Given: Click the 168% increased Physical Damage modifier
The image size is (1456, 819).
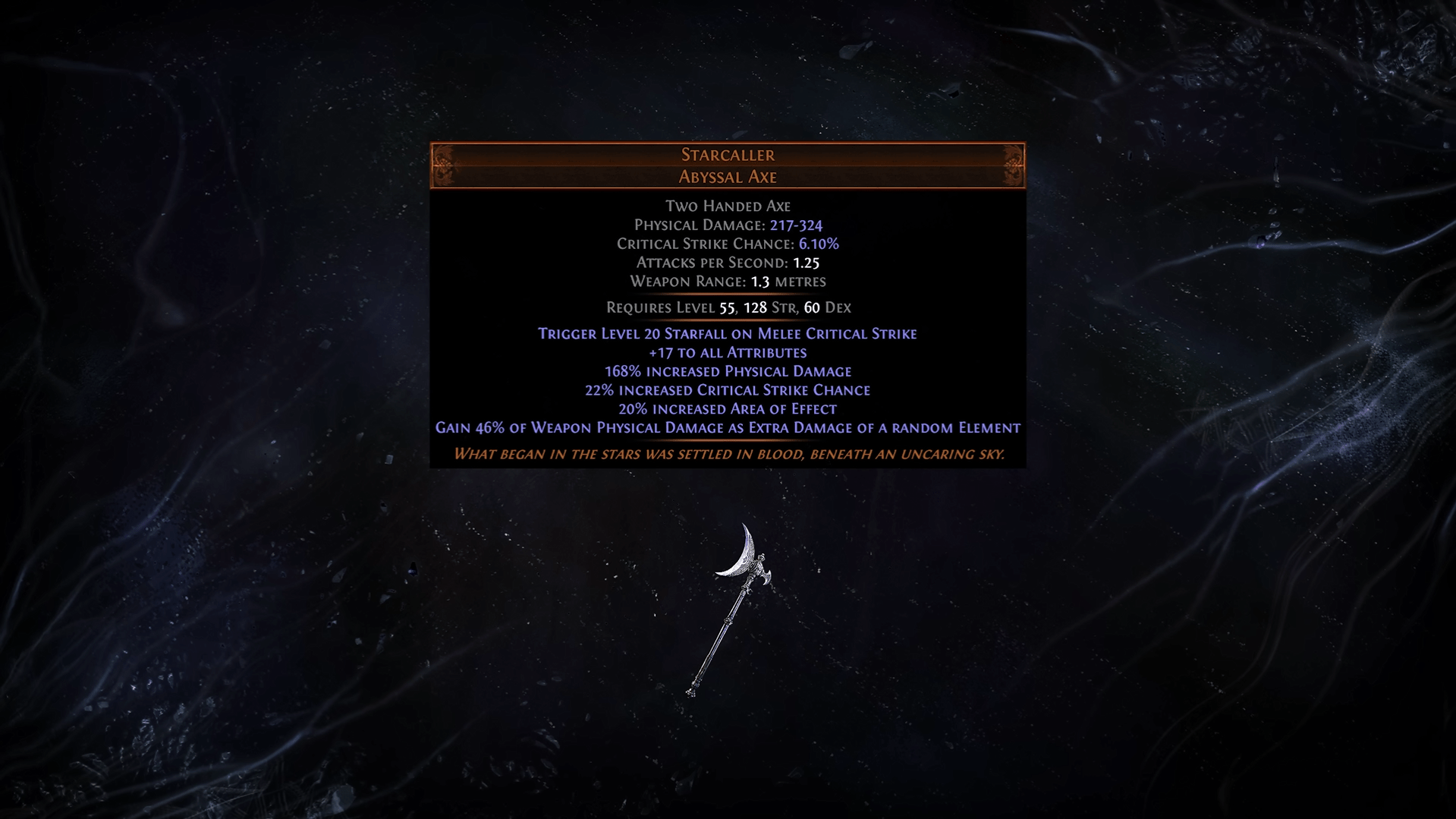Looking at the screenshot, I should click(727, 371).
